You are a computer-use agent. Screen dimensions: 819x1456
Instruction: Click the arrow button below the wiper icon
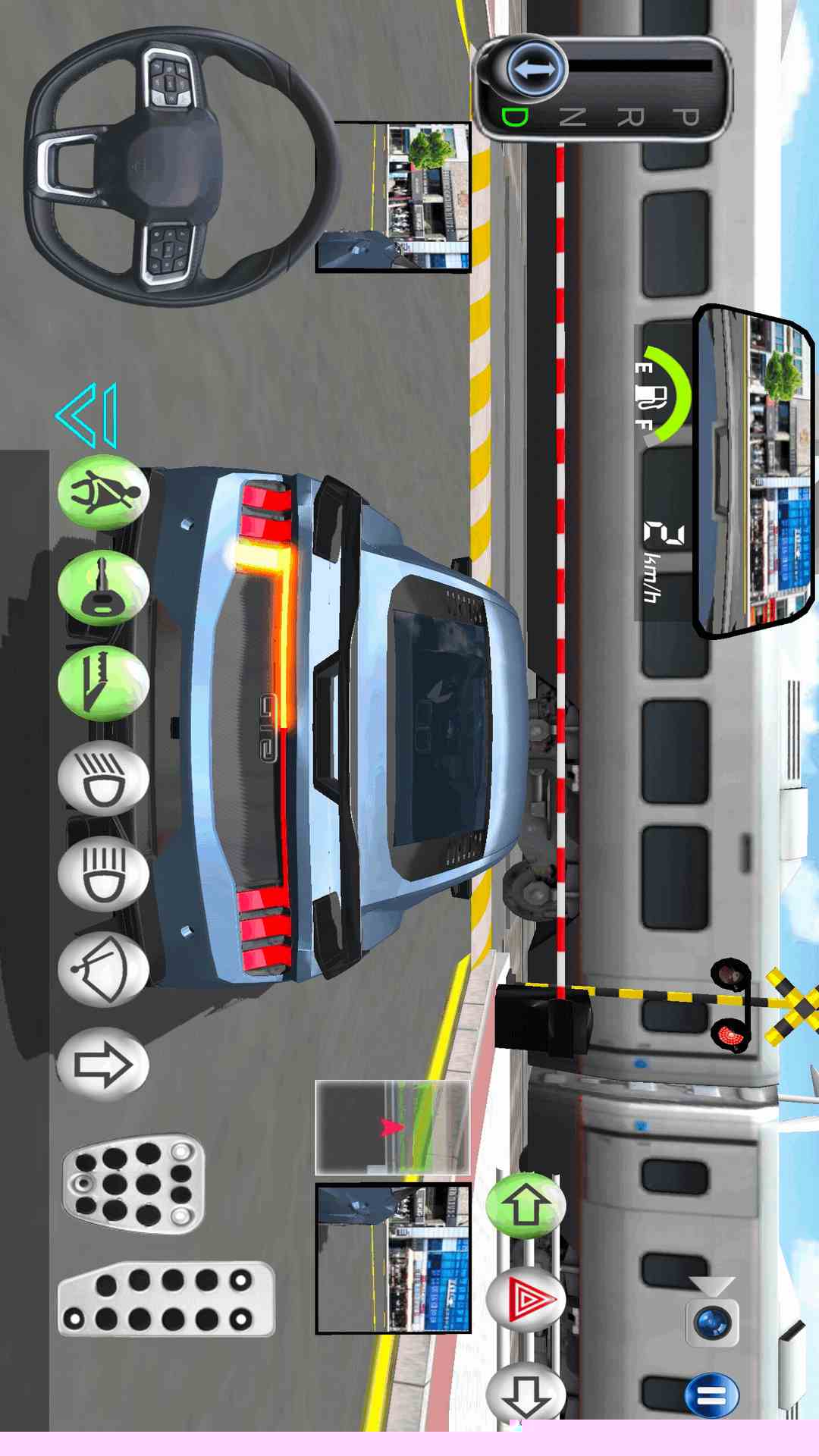tap(103, 1063)
